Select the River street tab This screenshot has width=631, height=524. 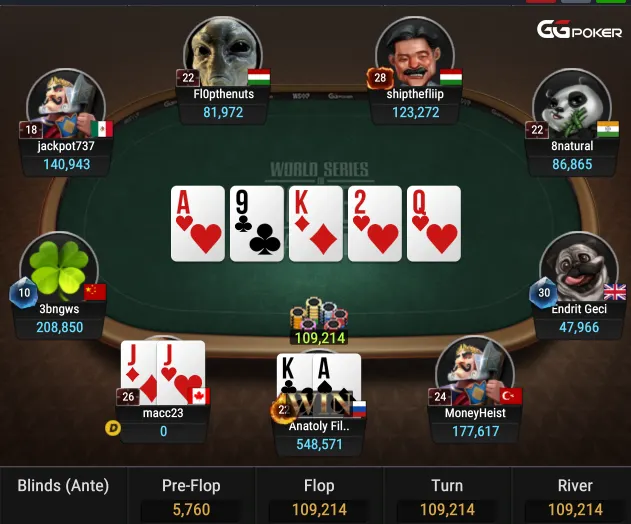tap(575, 495)
